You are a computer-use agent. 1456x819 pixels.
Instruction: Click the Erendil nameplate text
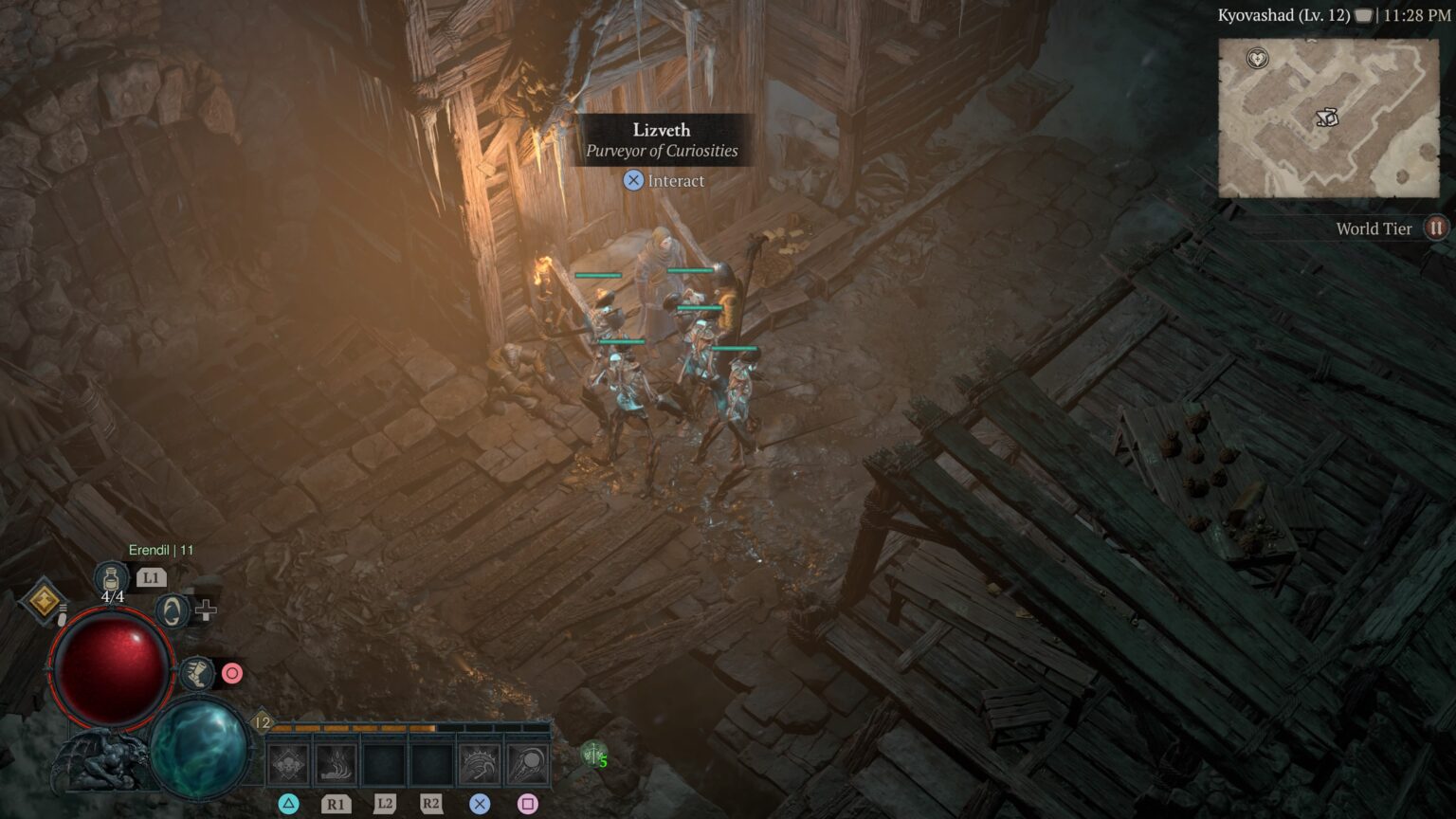(x=161, y=549)
